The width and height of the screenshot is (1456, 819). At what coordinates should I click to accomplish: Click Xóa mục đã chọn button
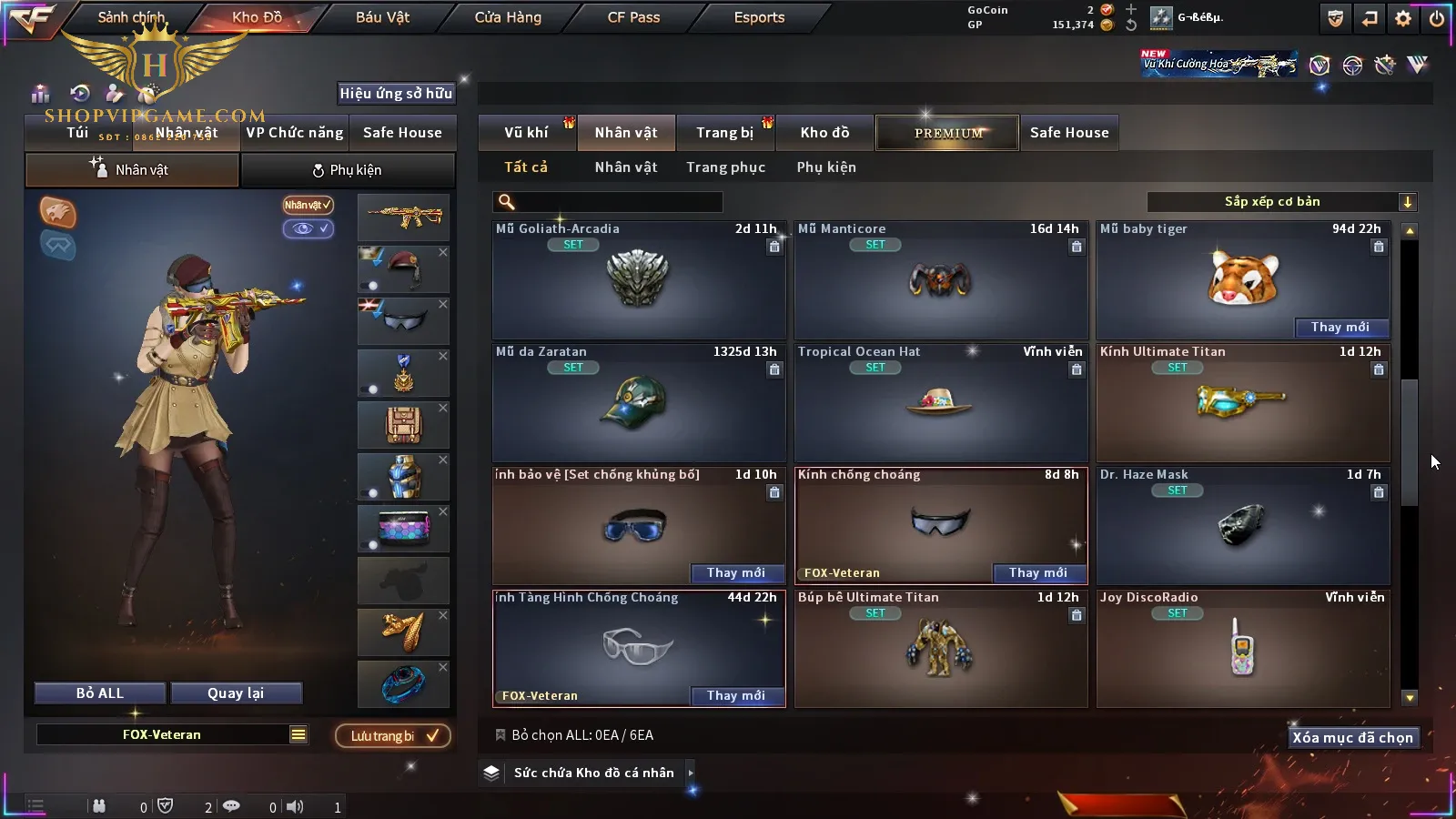coord(1352,738)
